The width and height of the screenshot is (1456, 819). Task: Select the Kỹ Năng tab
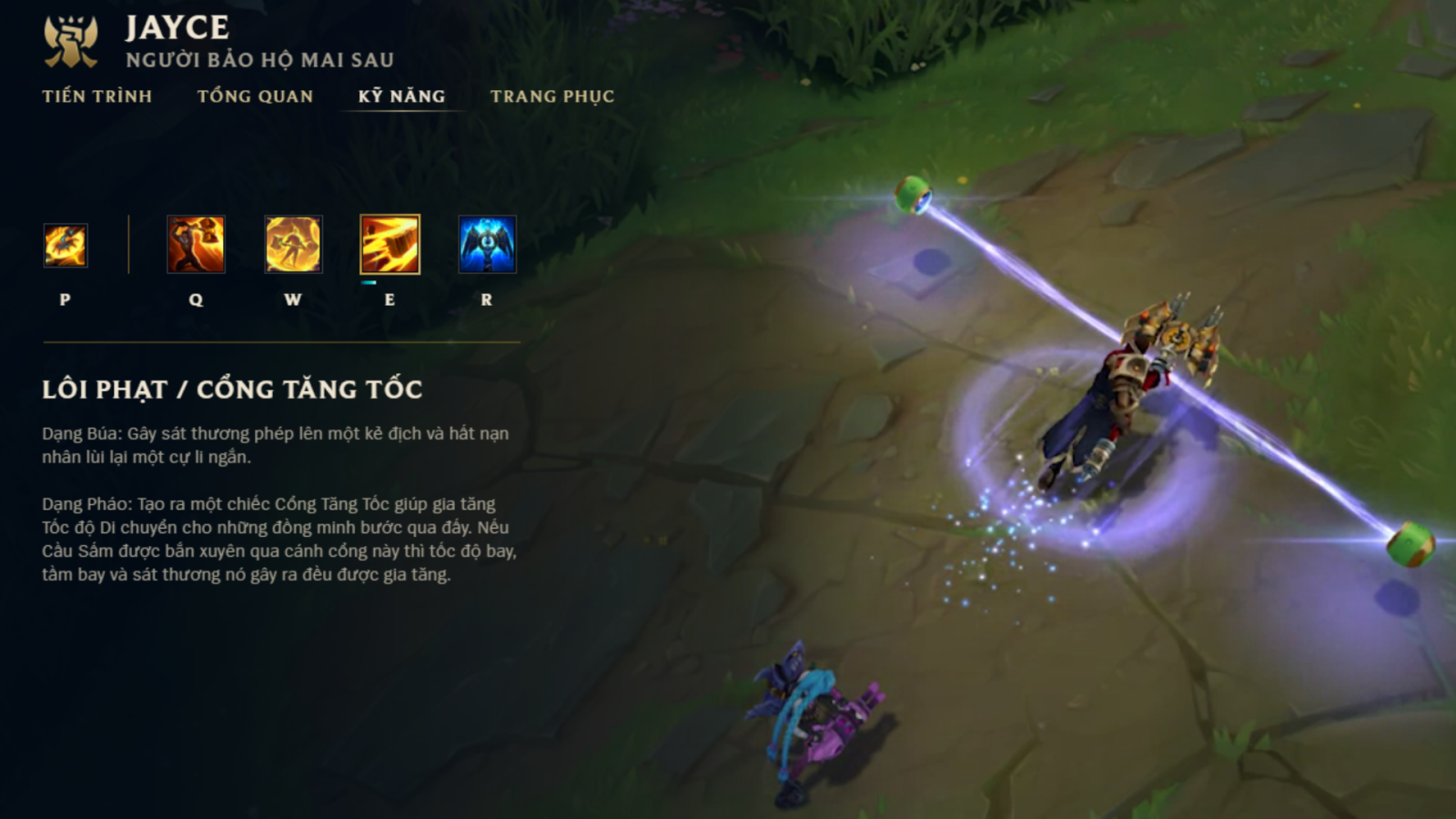click(401, 96)
